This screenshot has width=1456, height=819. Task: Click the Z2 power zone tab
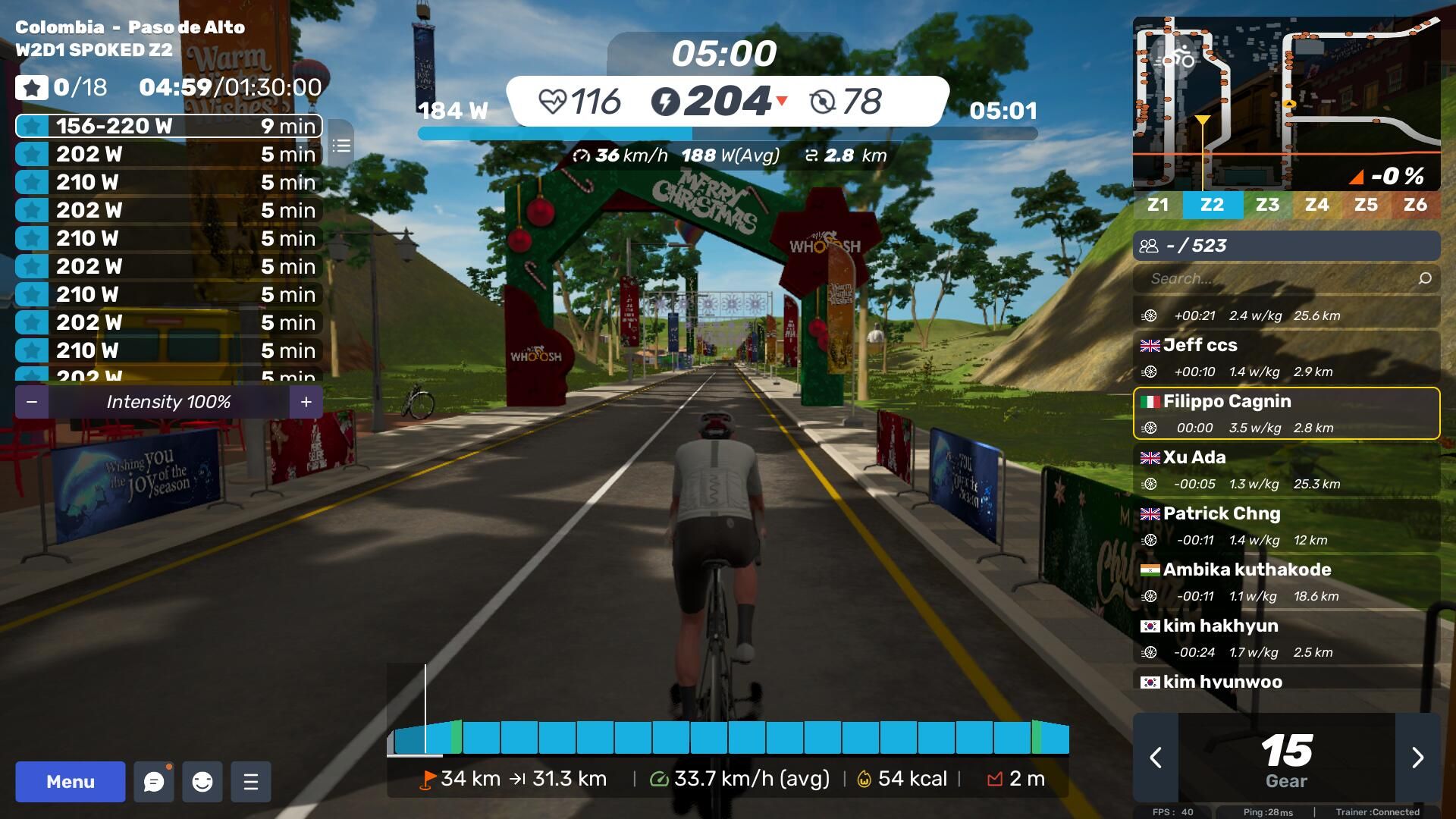1212,205
